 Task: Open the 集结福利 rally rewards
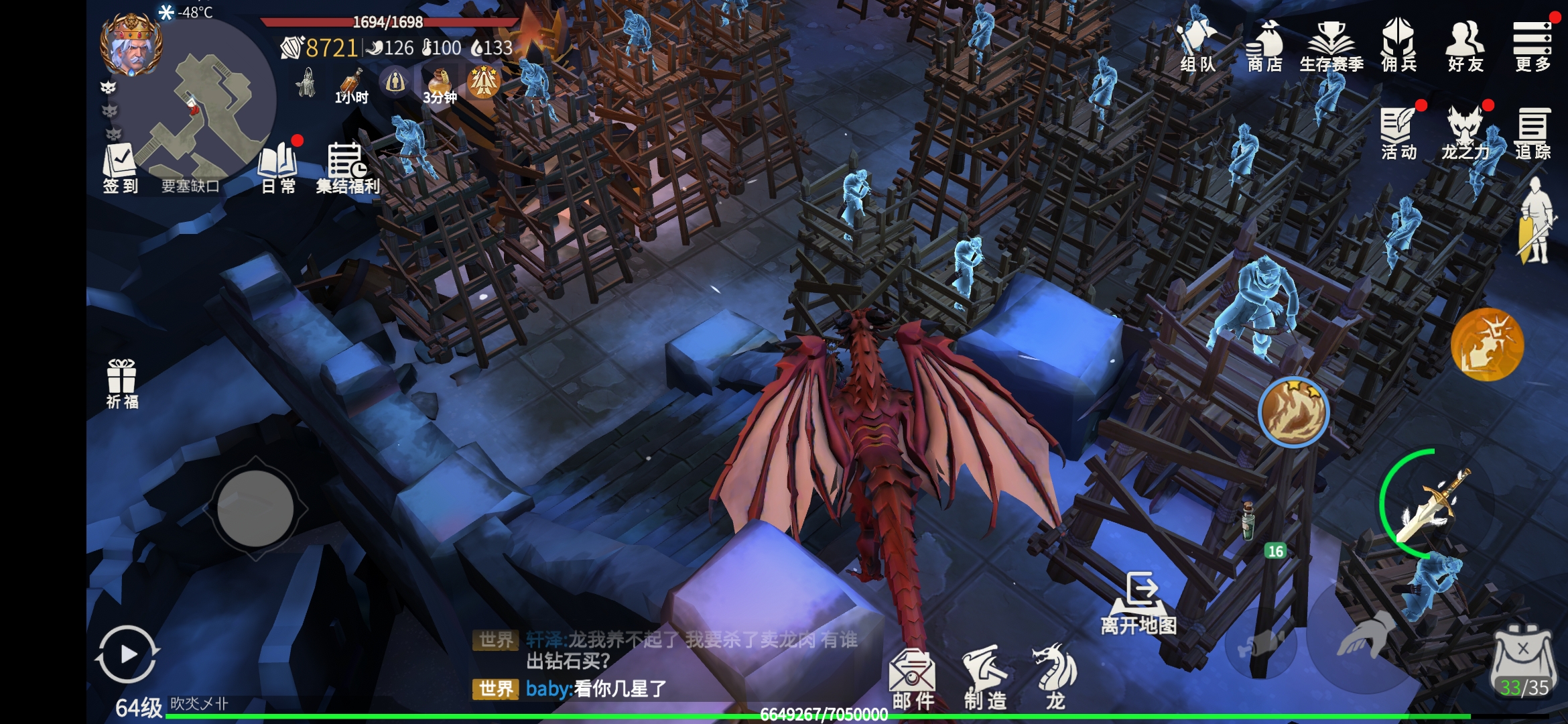click(x=347, y=168)
